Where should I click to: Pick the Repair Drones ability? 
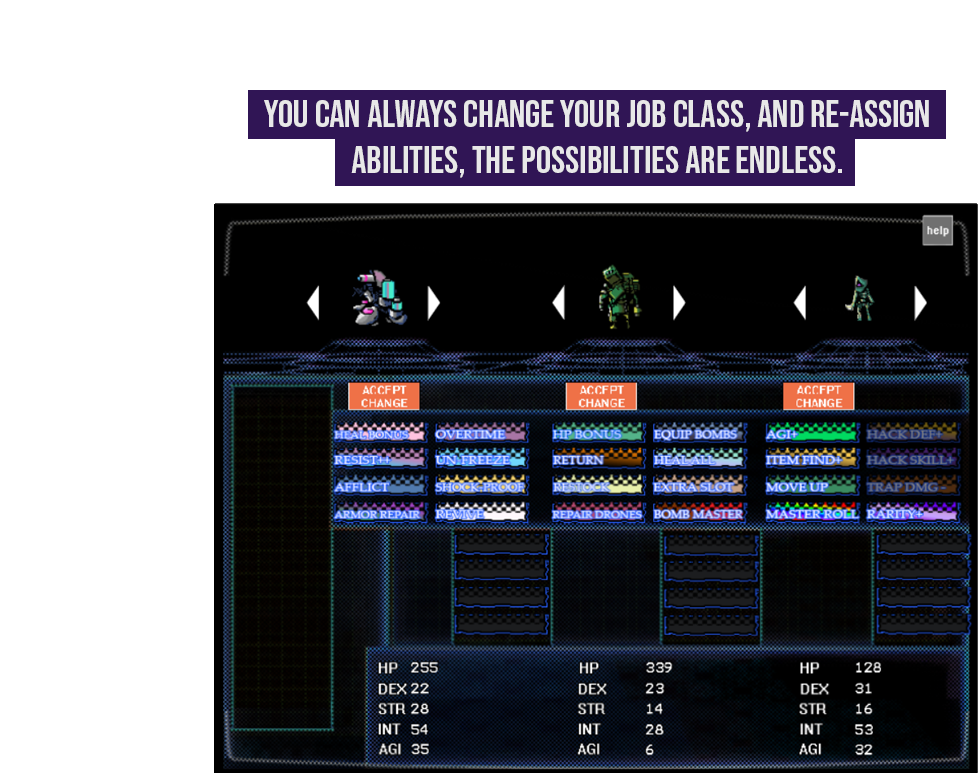click(x=597, y=513)
